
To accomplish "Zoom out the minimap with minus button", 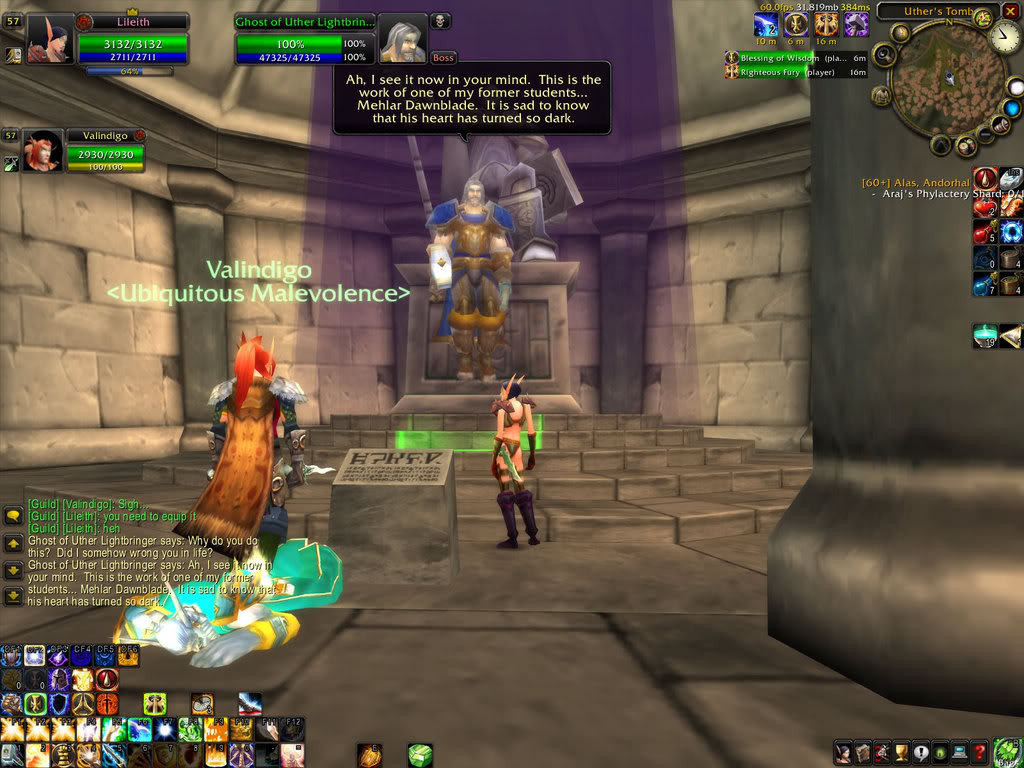I will [985, 135].
